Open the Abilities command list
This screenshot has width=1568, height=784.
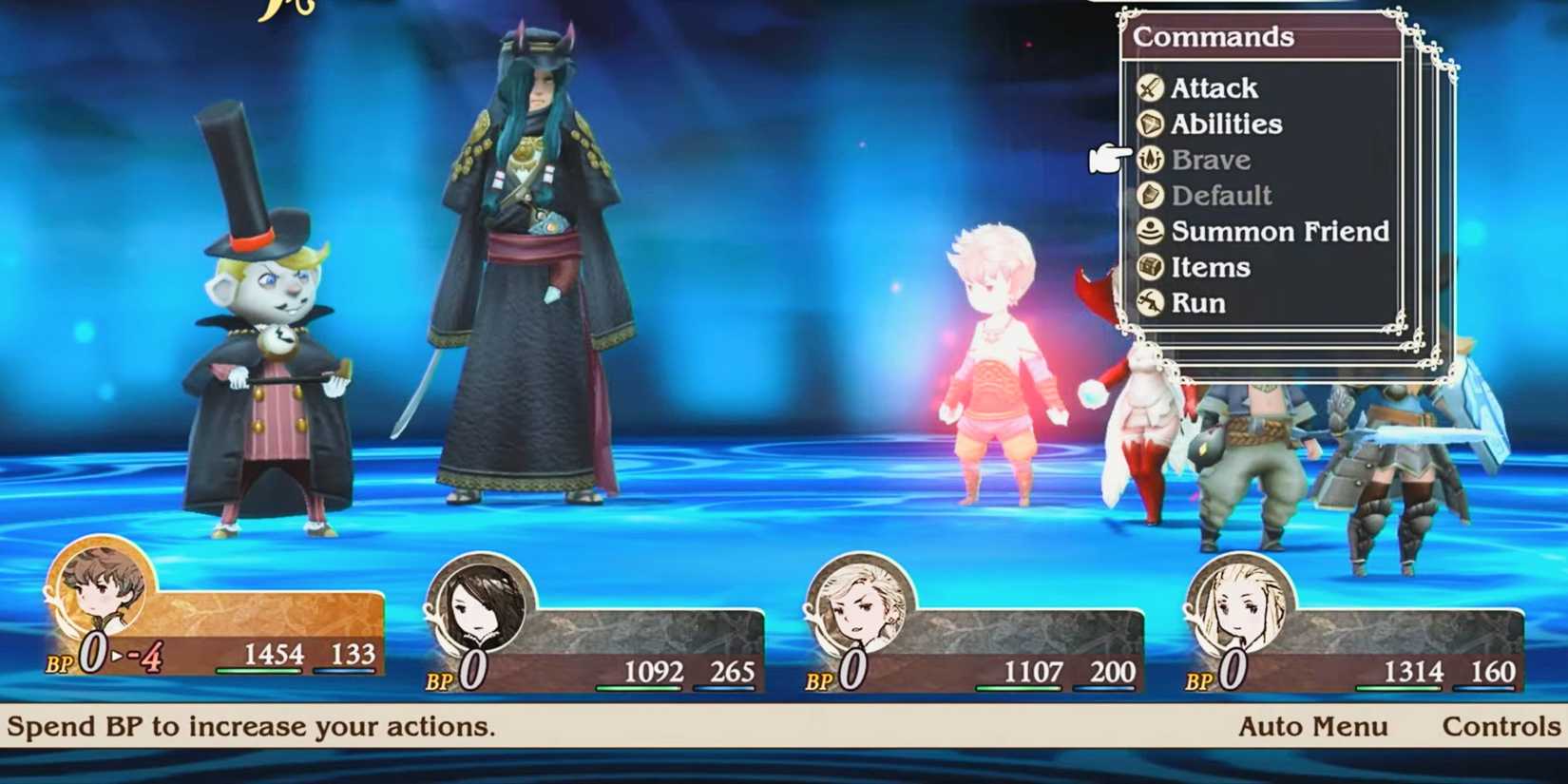point(1226,124)
